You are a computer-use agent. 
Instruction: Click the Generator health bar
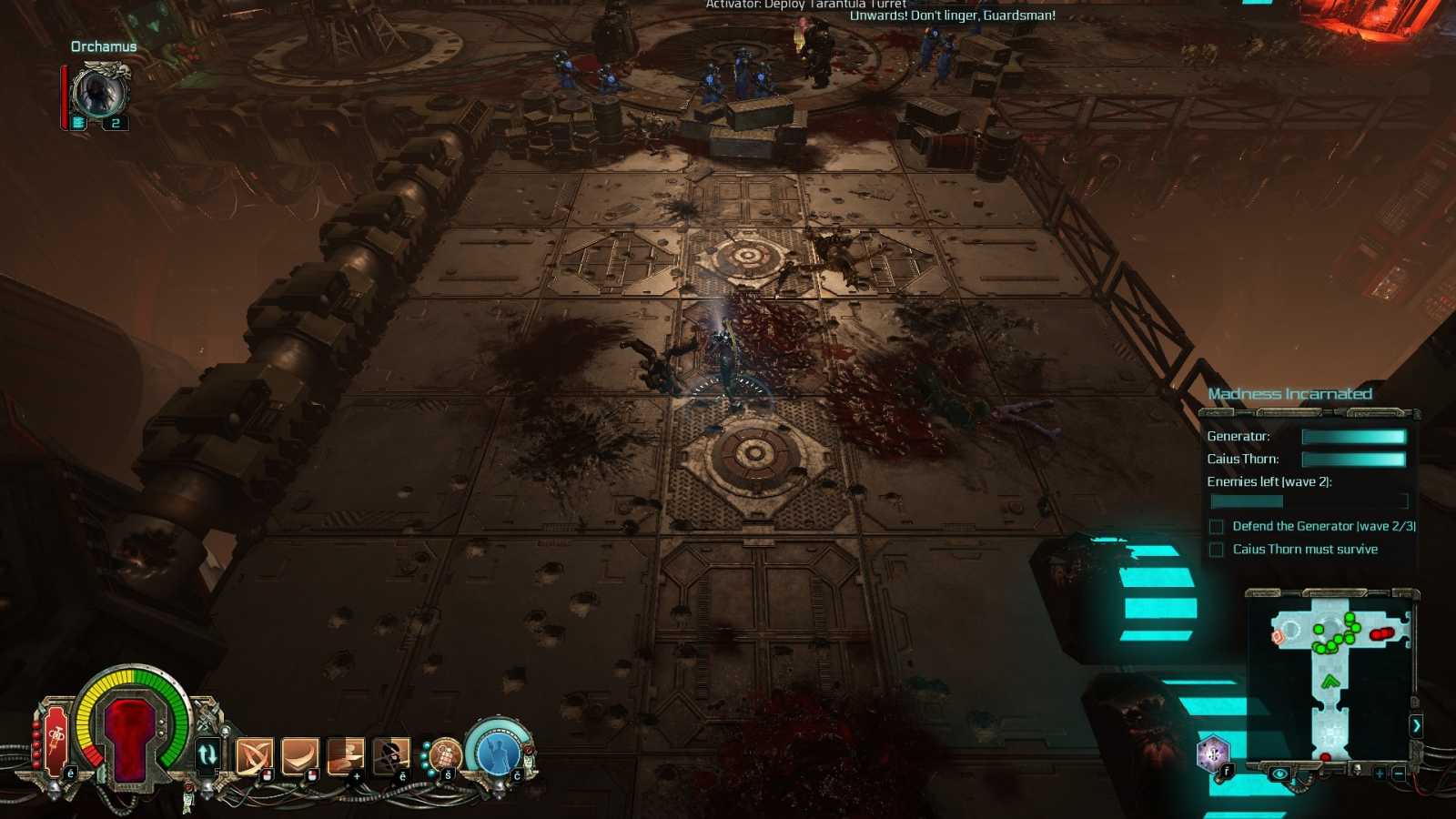tap(1353, 436)
